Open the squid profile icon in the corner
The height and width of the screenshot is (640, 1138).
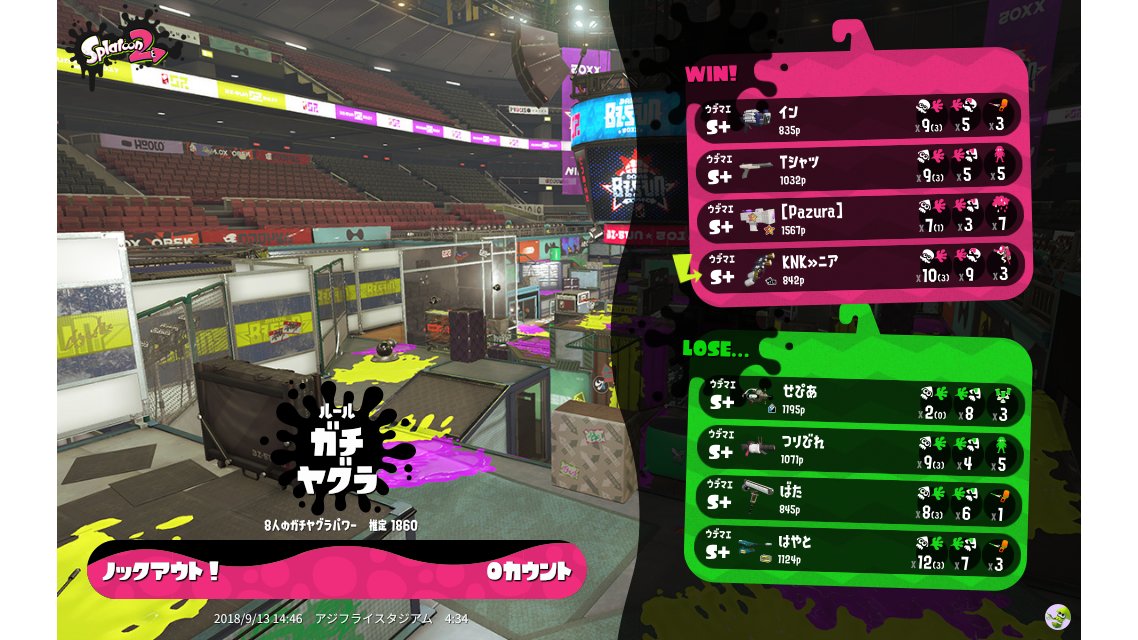click(1057, 616)
